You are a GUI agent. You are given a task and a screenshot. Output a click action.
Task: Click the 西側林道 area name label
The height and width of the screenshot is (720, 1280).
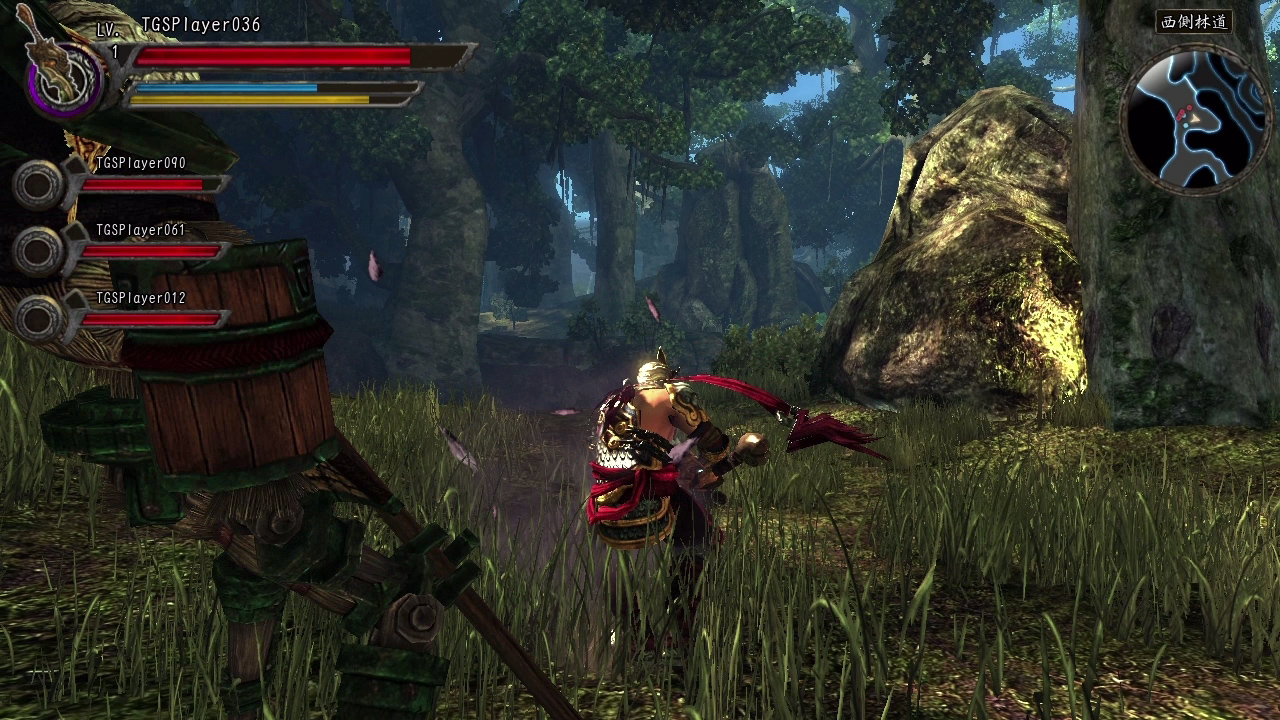pos(1194,22)
